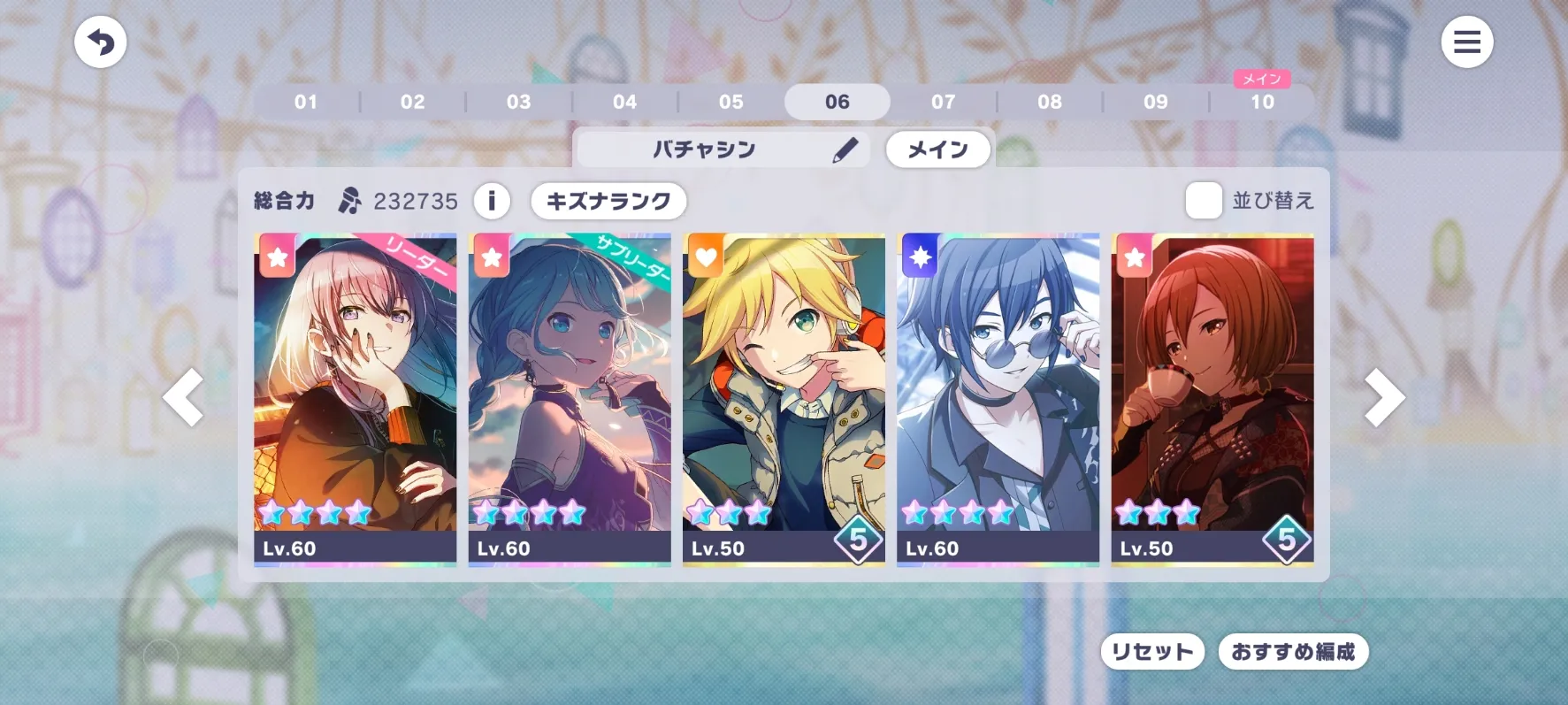This screenshot has width=1568, height=705.
Task: Go to the next team with right arrow
Action: coord(1383,398)
